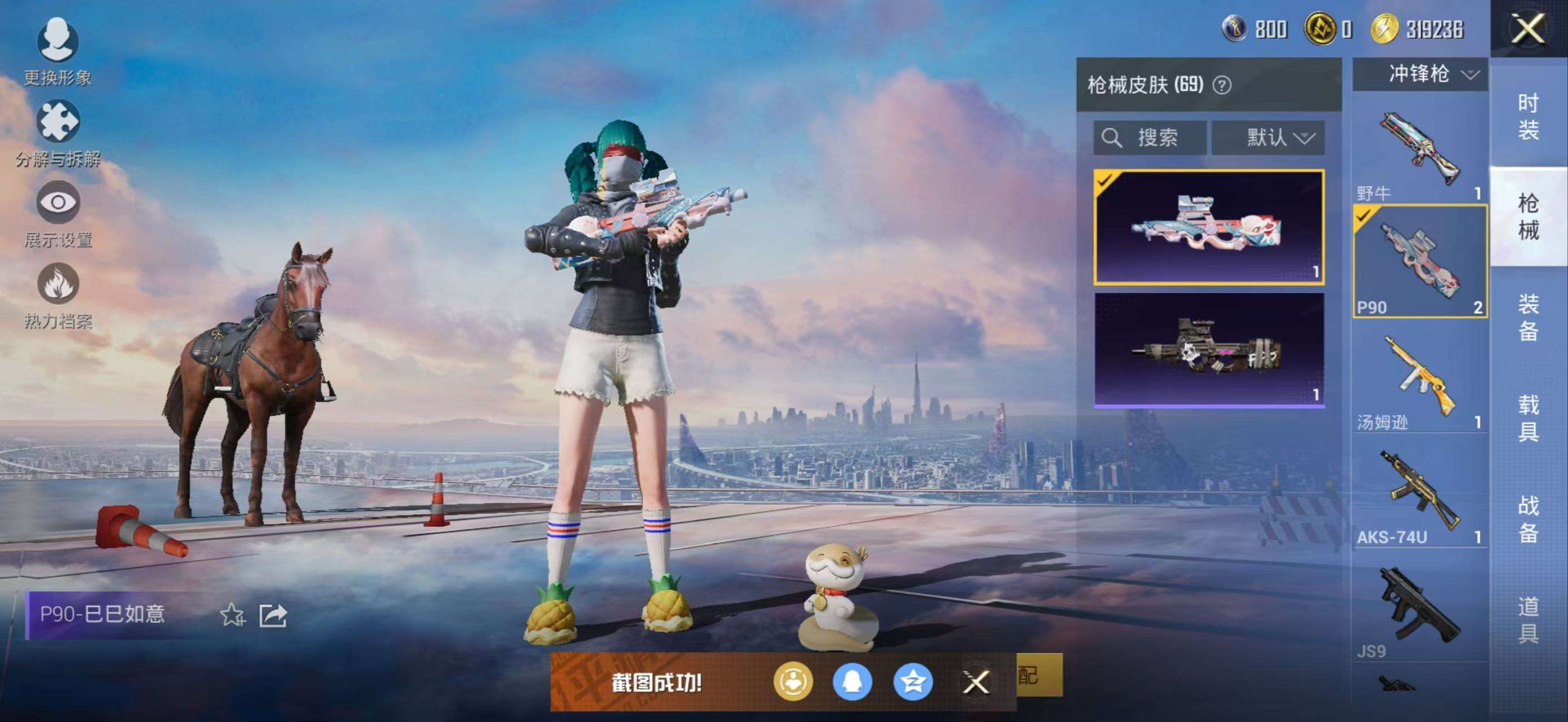Share the P90-巳巳如意 skin
The image size is (1568, 722).
coord(273,615)
